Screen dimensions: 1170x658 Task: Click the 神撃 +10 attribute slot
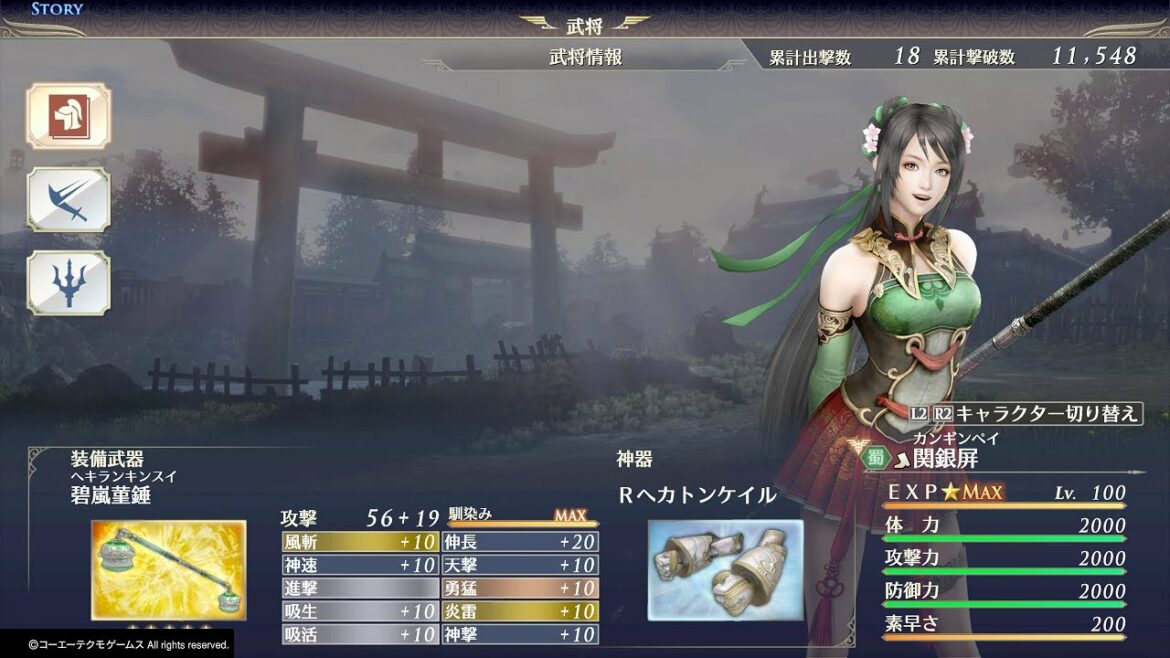click(520, 634)
